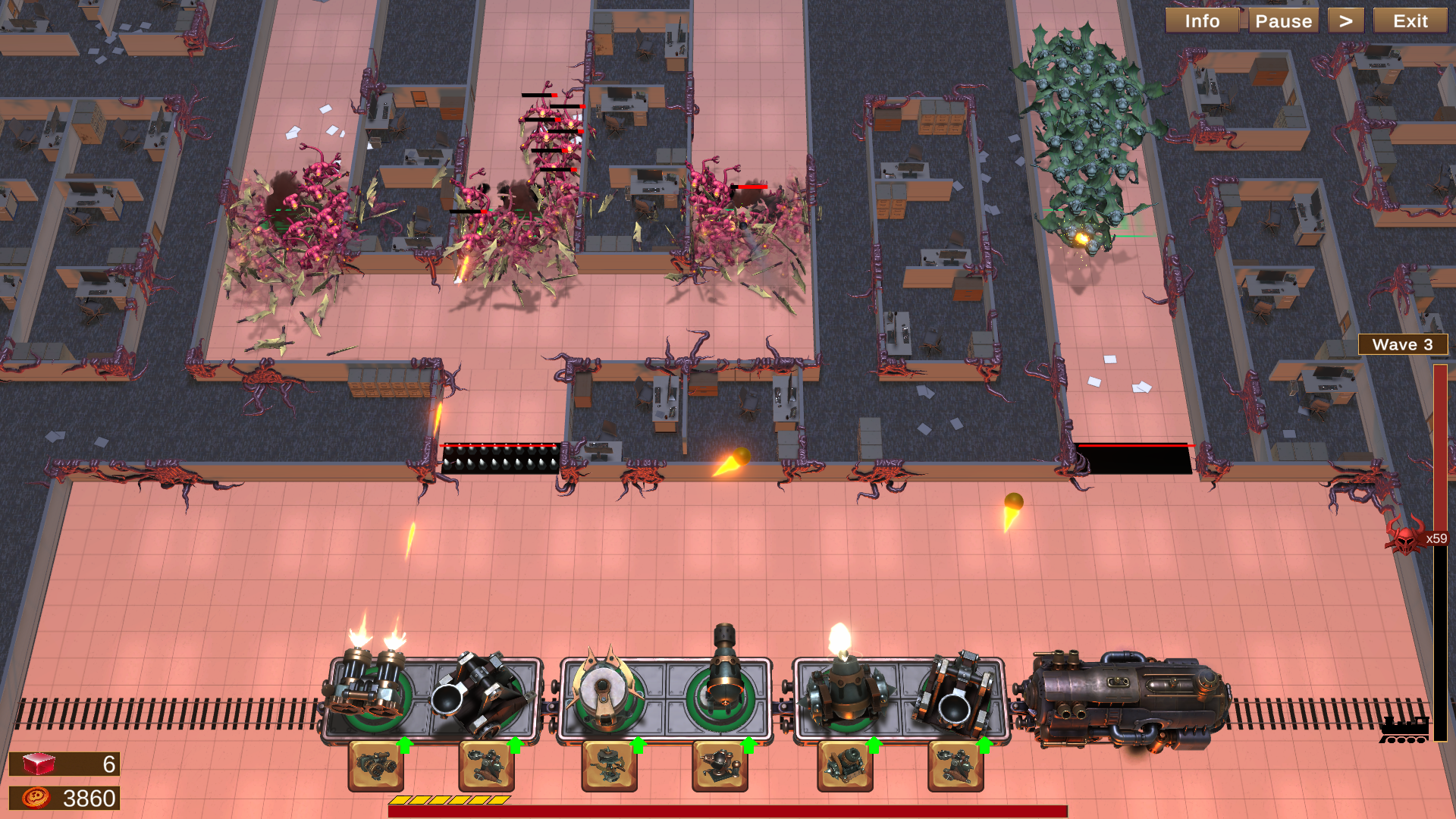
Task: Toggle the green upgrade arrow on first wagon
Action: 405,745
